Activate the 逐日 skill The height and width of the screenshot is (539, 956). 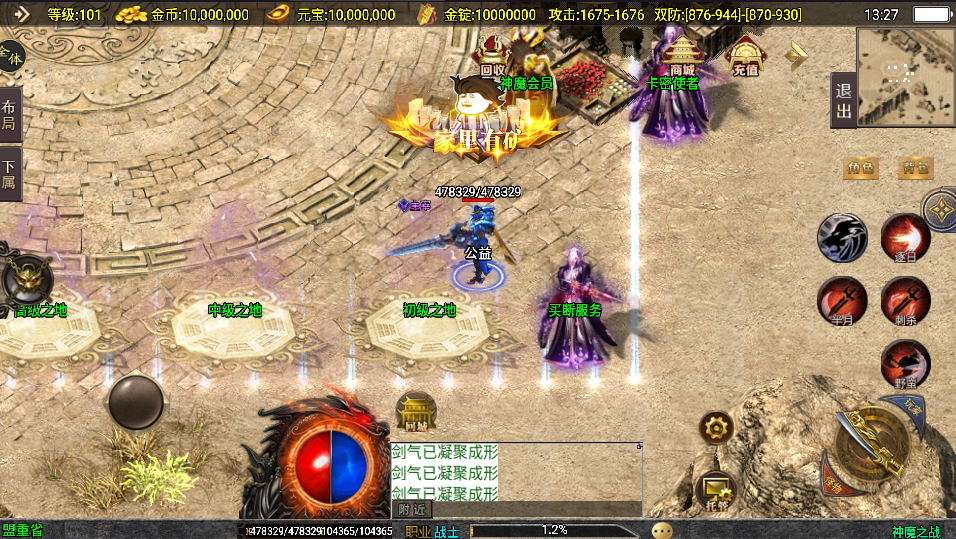(x=905, y=239)
